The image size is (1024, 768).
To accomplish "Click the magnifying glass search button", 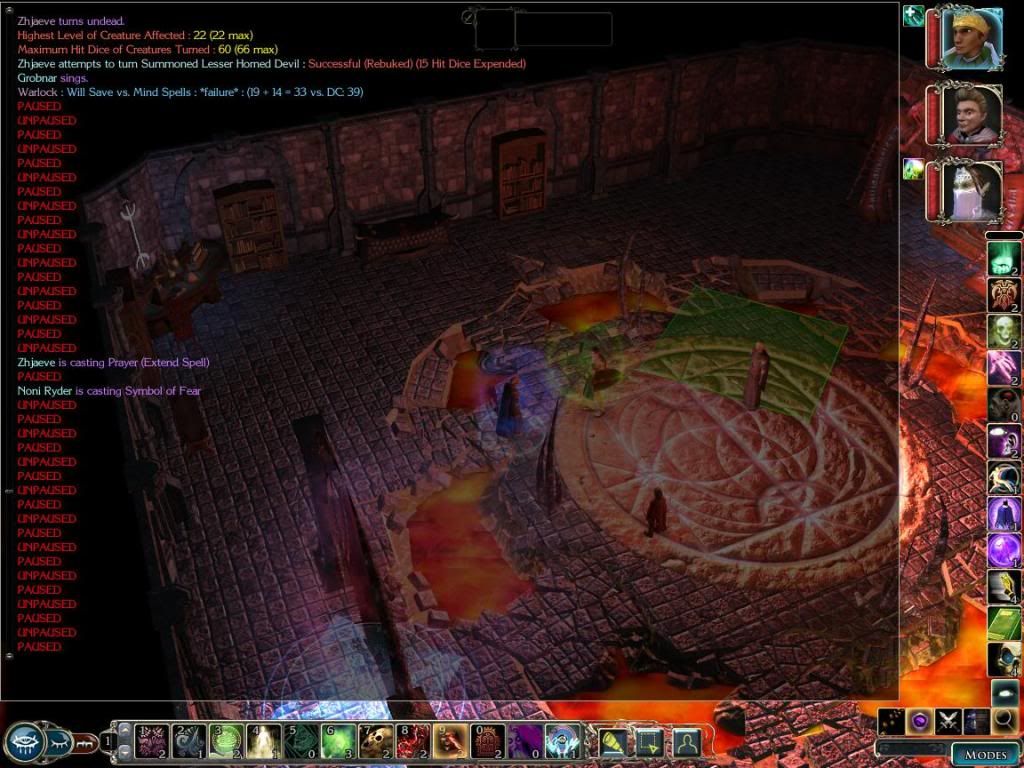I will (x=1004, y=721).
